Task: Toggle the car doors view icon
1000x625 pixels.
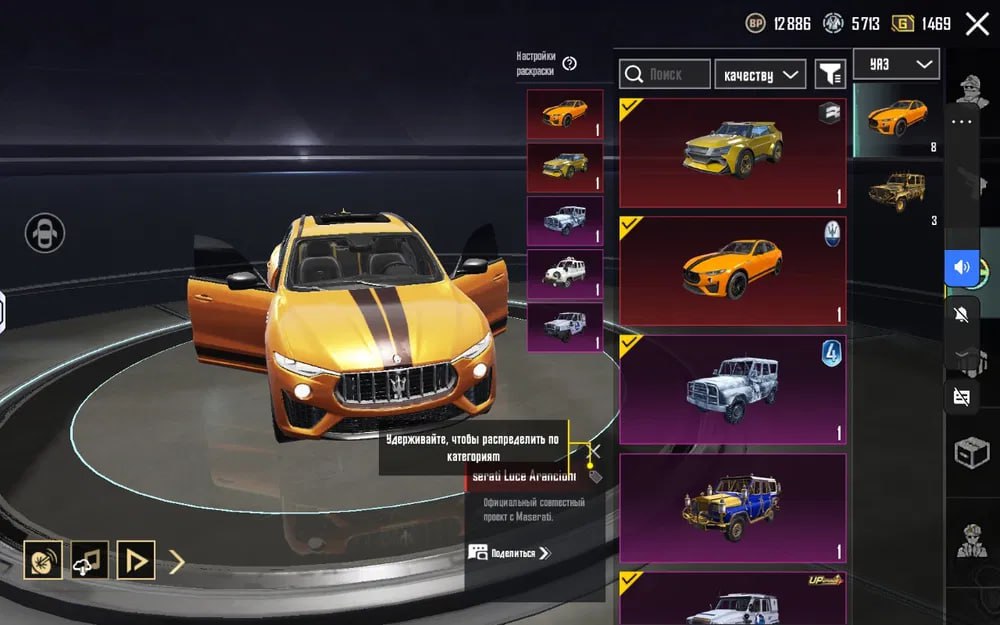Action: coord(45,233)
